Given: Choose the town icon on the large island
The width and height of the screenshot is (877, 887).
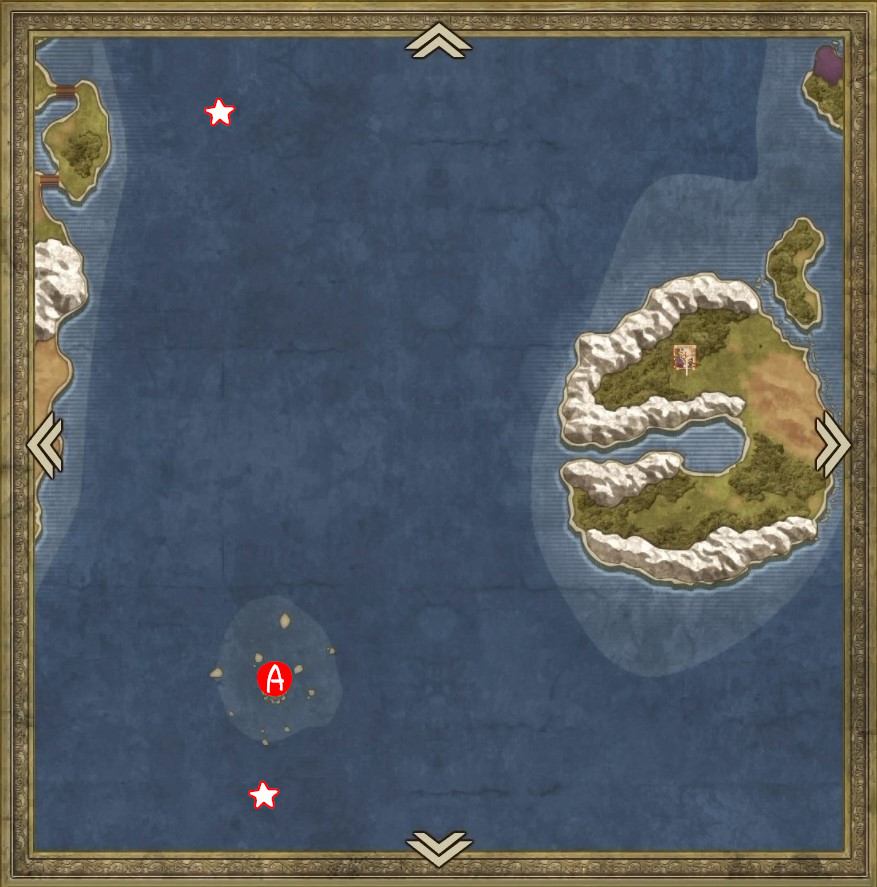Looking at the screenshot, I should pyautogui.click(x=685, y=357).
